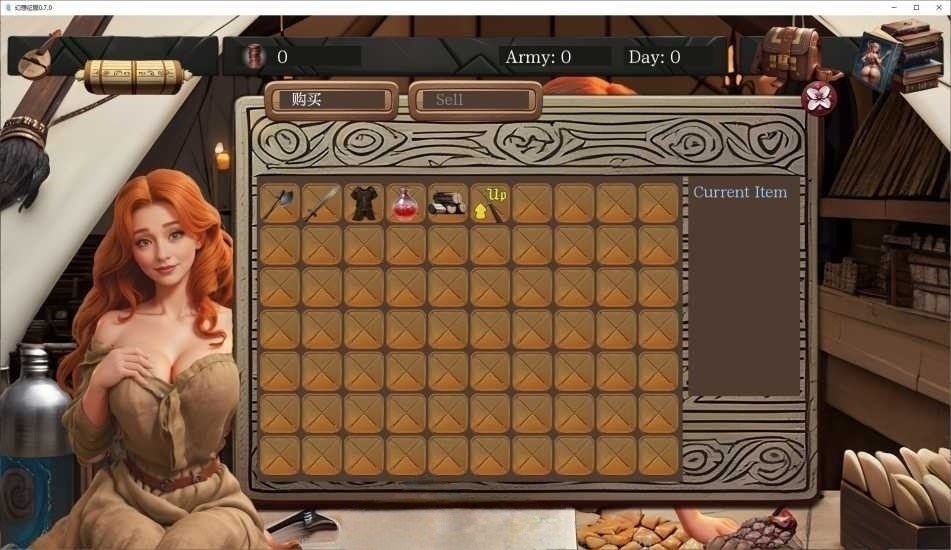Viewport: 951px width, 550px height.
Task: Open the leather backpack icon
Action: point(792,50)
